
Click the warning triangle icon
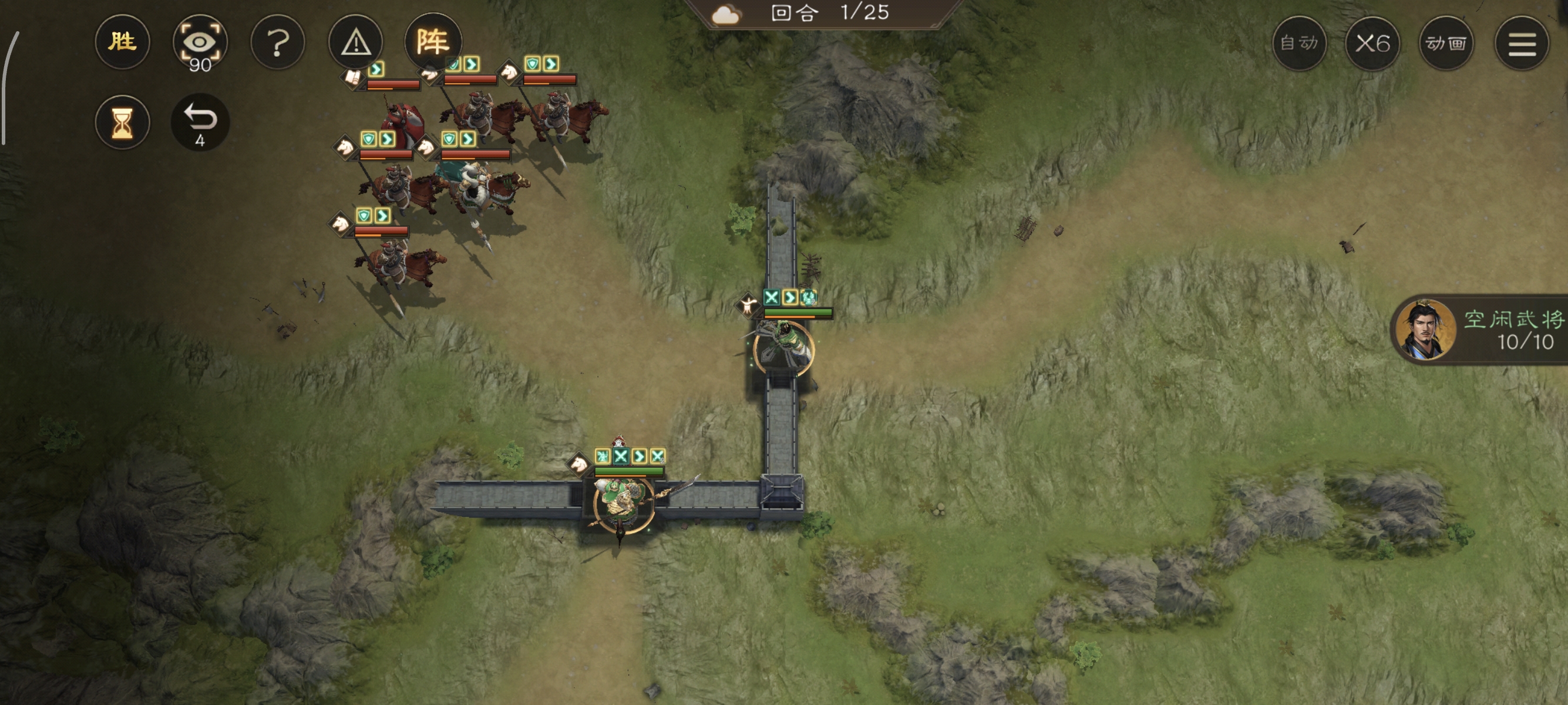tap(355, 43)
